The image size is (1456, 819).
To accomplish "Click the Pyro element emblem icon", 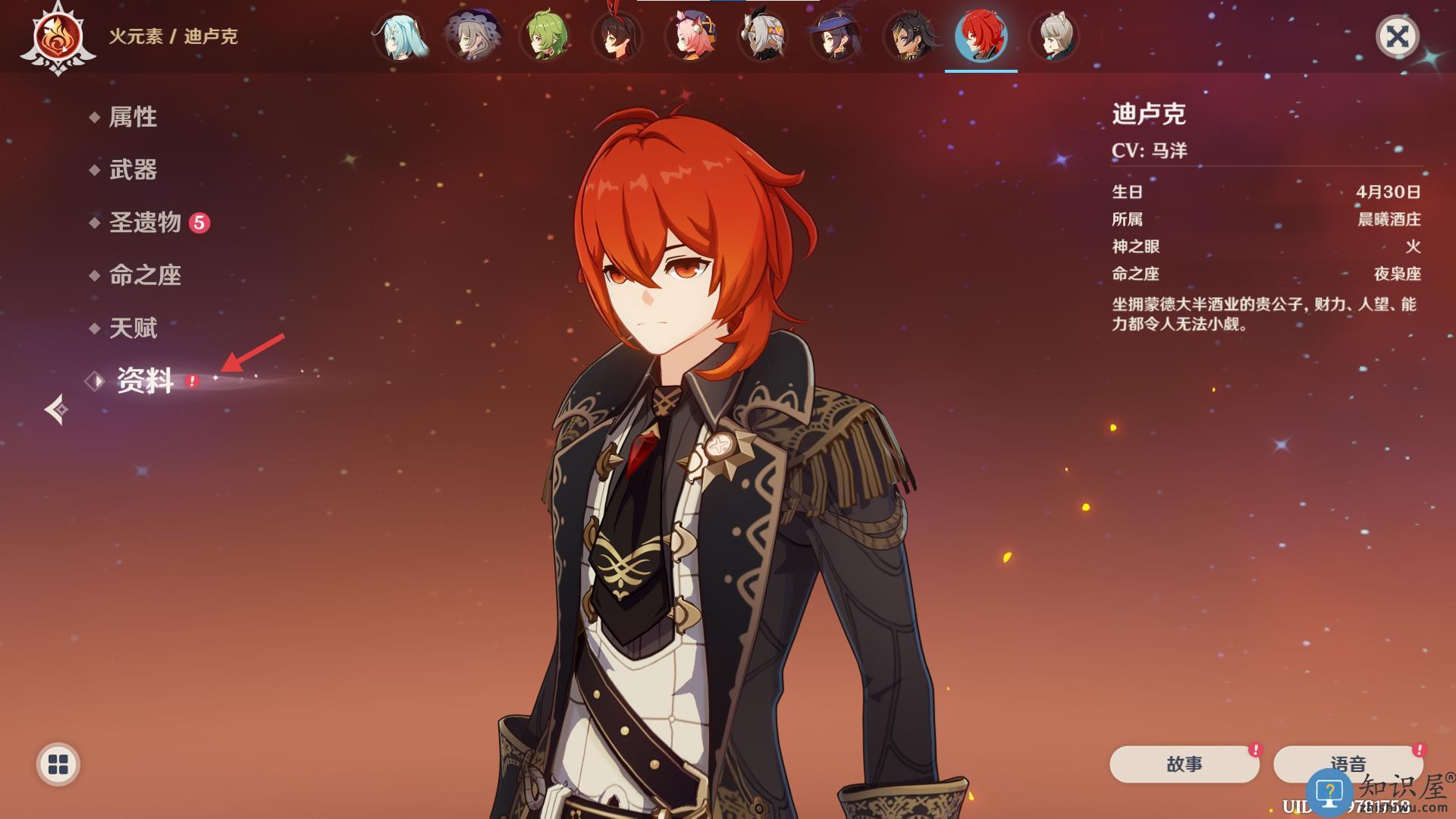I will [58, 38].
